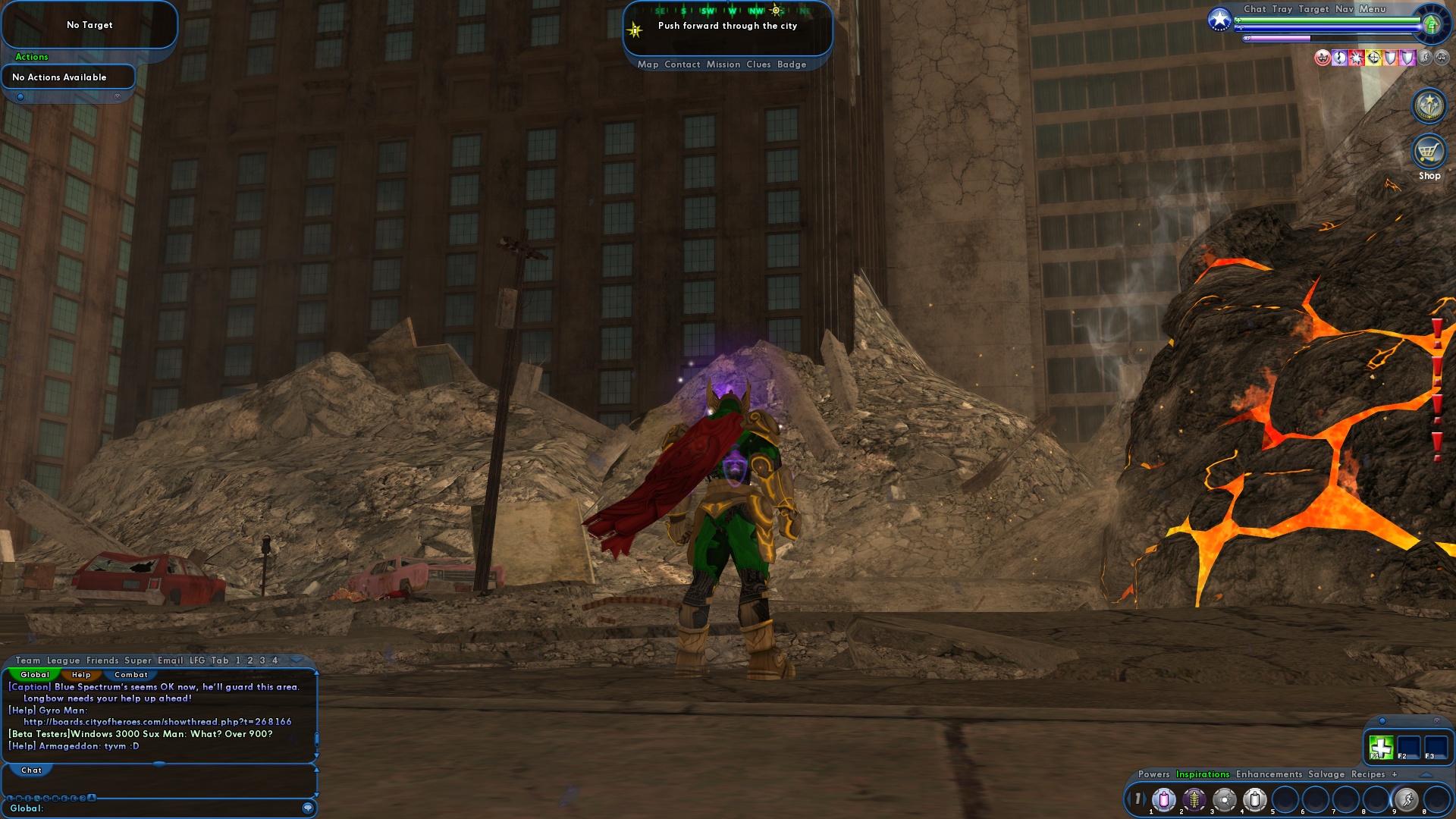Viewport: 1456px width, 819px height.
Task: Click the running-man power in tray slot 9
Action: click(x=1406, y=800)
